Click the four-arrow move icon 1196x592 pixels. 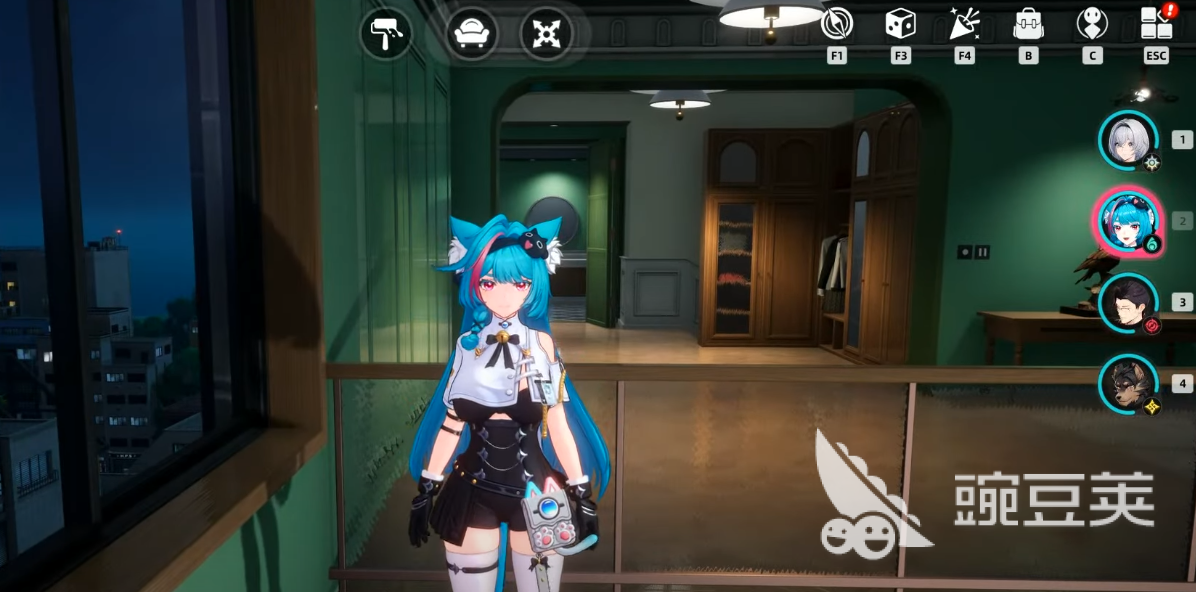545,35
